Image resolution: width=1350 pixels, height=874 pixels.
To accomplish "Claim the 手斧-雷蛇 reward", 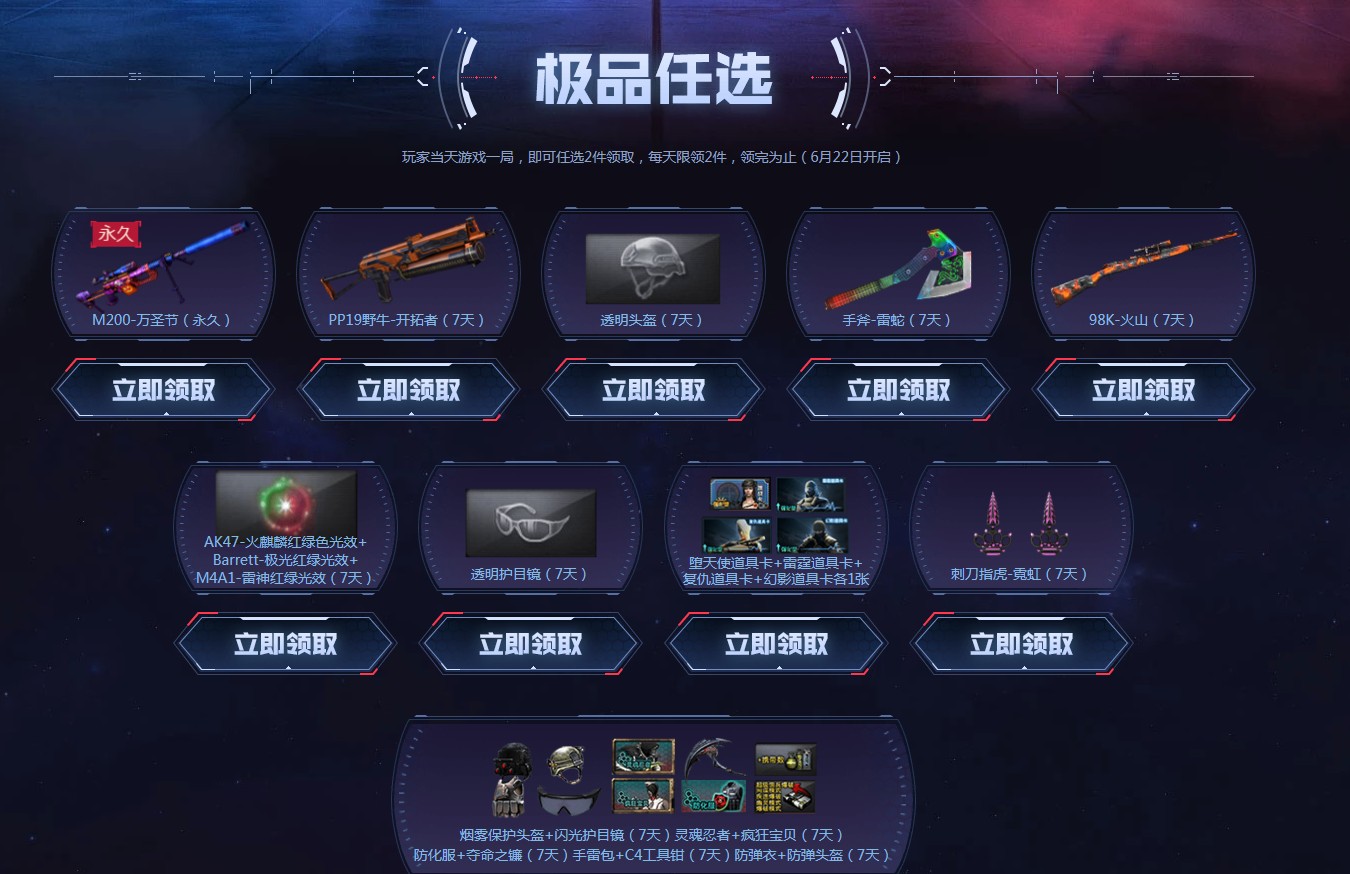I will 897,390.
